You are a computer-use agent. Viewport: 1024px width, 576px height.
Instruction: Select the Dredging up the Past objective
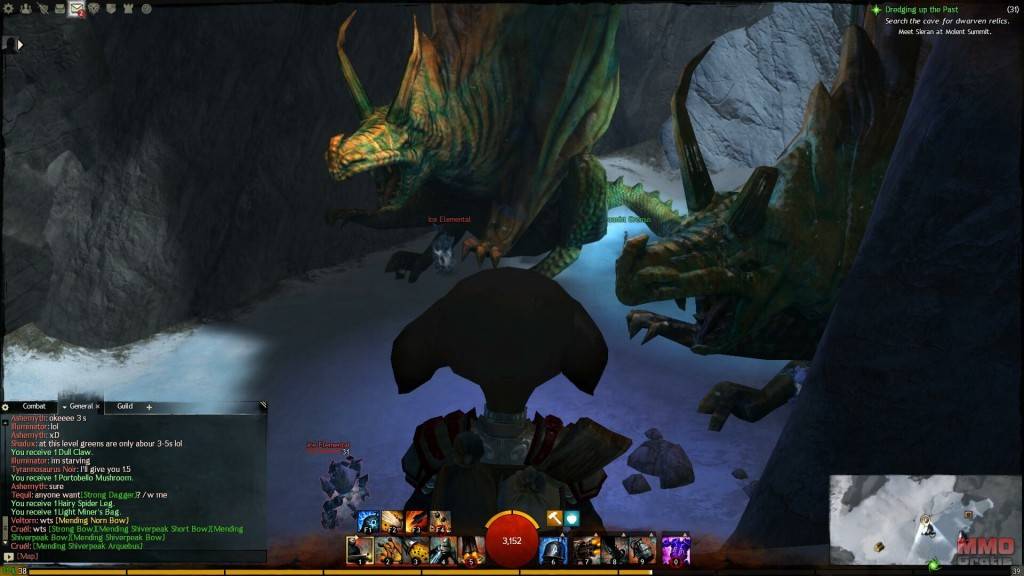tap(920, 9)
